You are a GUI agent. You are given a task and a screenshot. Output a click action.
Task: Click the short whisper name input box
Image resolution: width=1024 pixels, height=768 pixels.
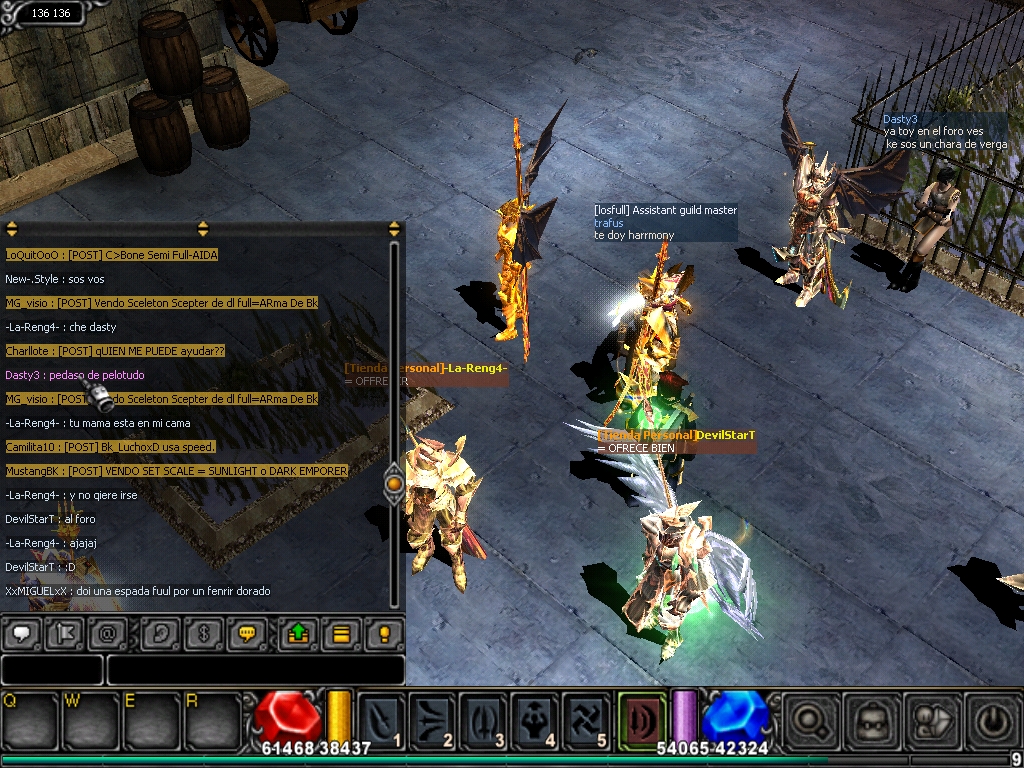52,670
